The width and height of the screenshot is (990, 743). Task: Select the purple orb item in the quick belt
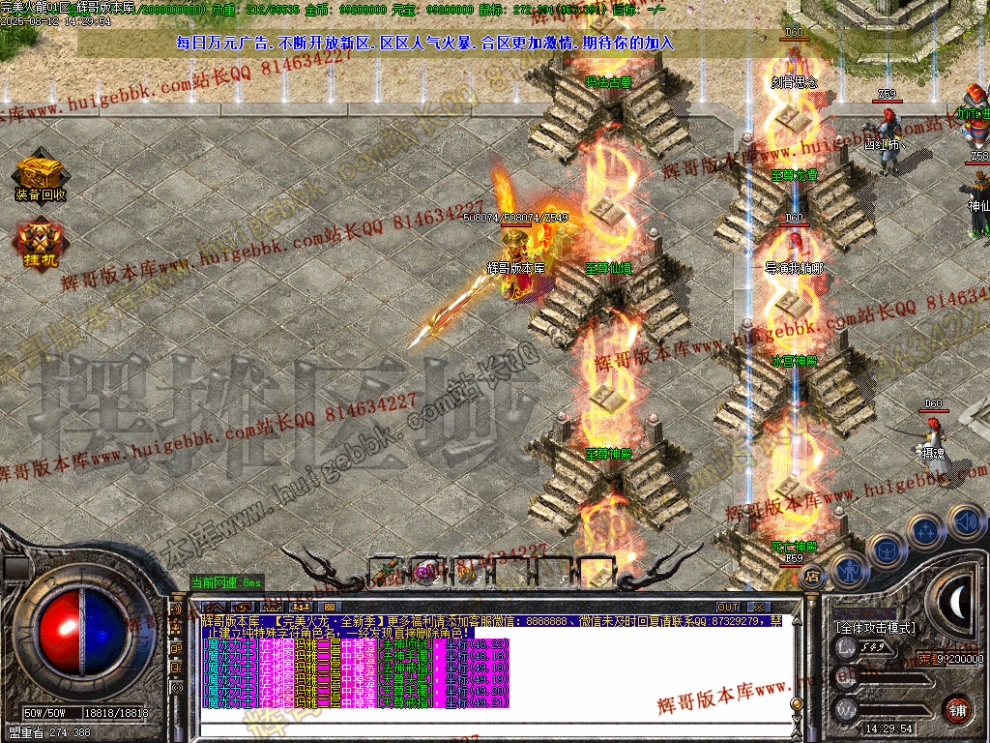(x=423, y=572)
